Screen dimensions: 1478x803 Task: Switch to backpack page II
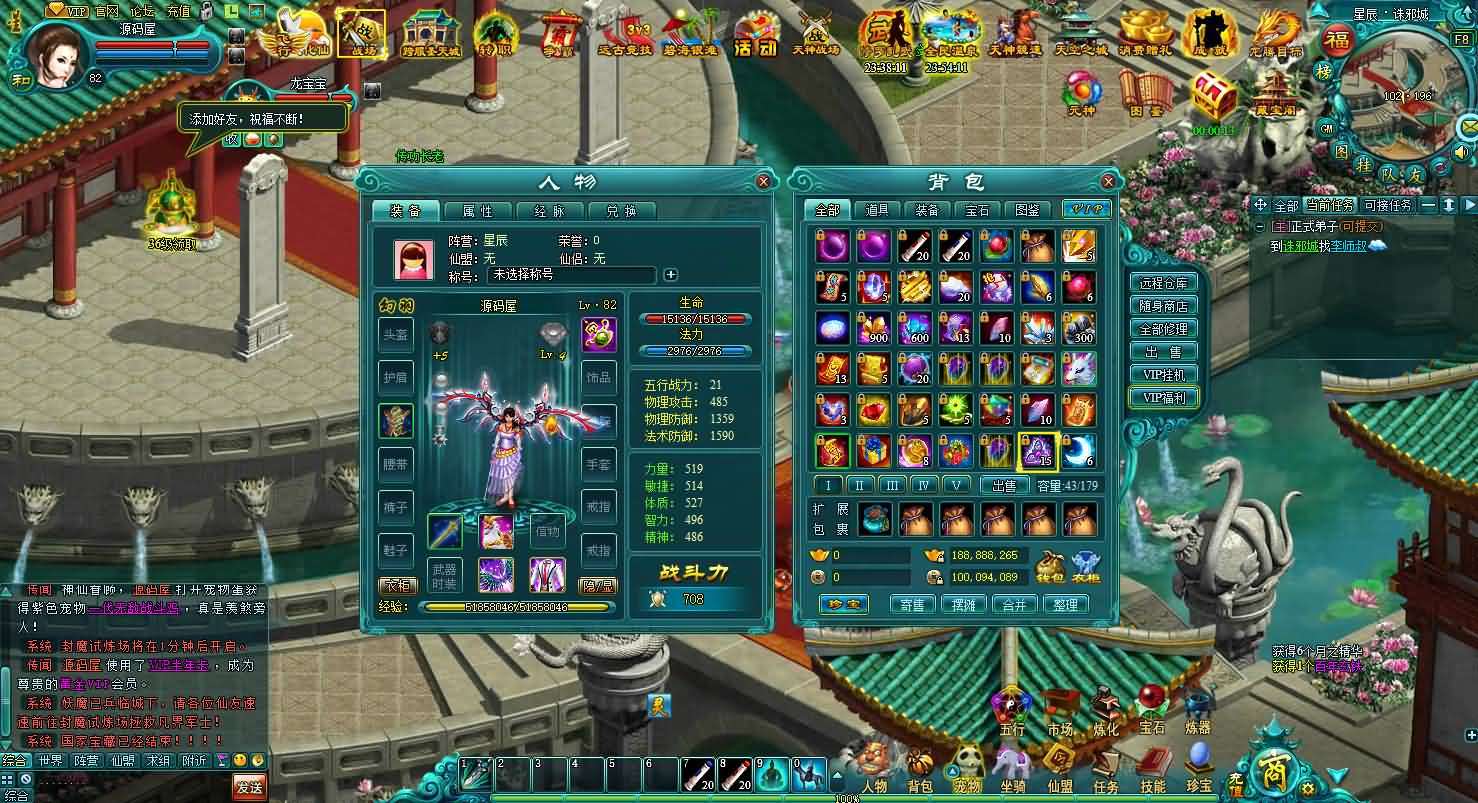point(860,484)
